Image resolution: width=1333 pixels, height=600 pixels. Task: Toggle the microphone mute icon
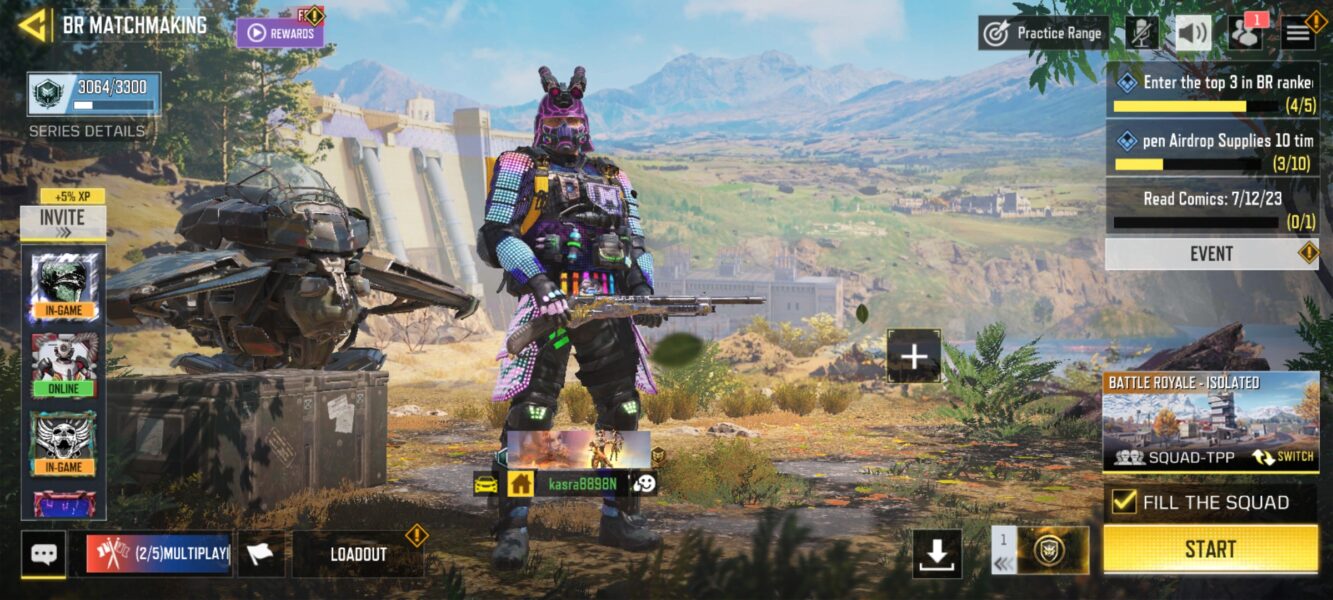point(1141,33)
